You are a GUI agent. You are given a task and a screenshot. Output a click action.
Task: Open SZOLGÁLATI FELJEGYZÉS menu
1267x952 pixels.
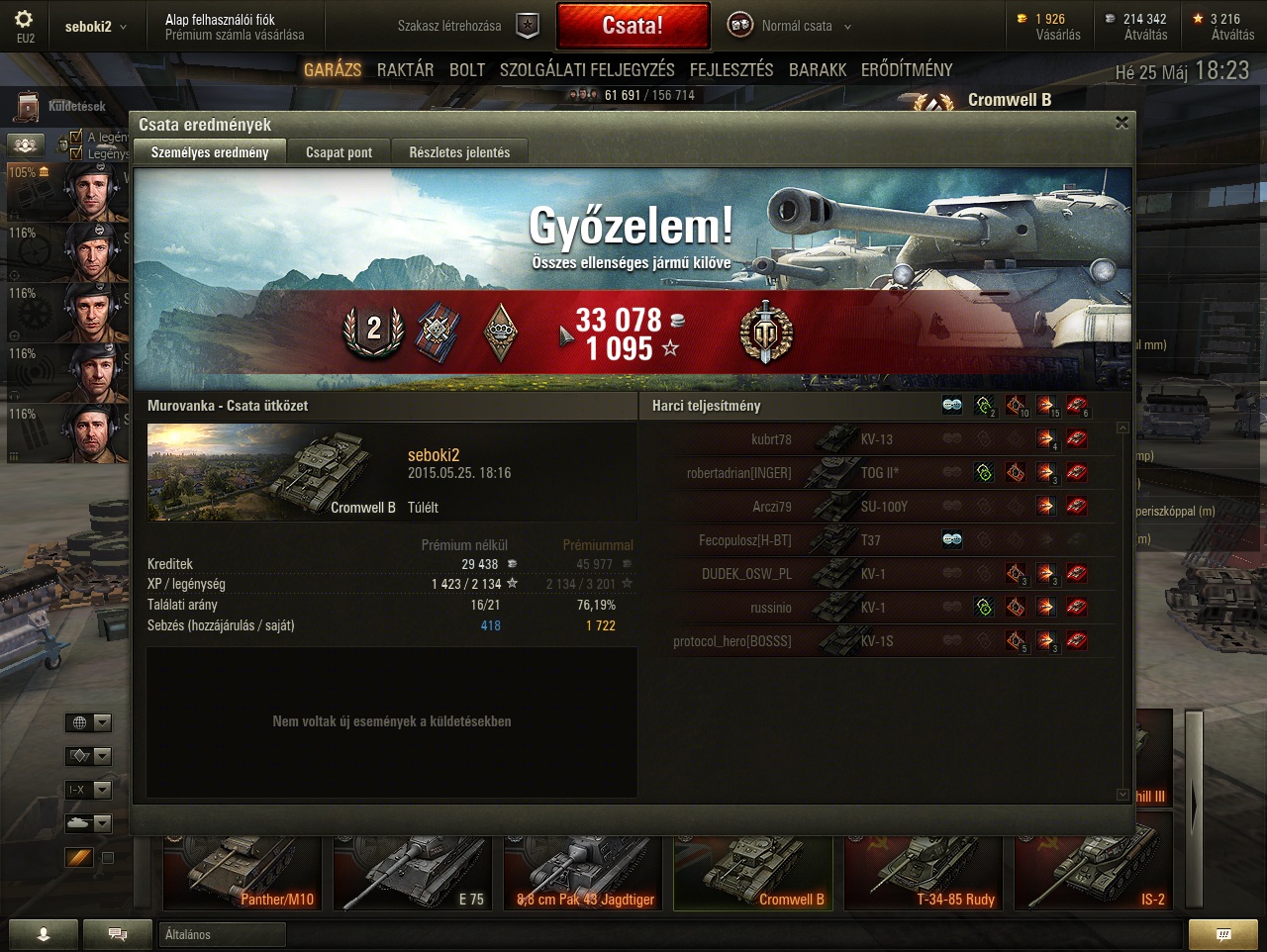pos(587,69)
